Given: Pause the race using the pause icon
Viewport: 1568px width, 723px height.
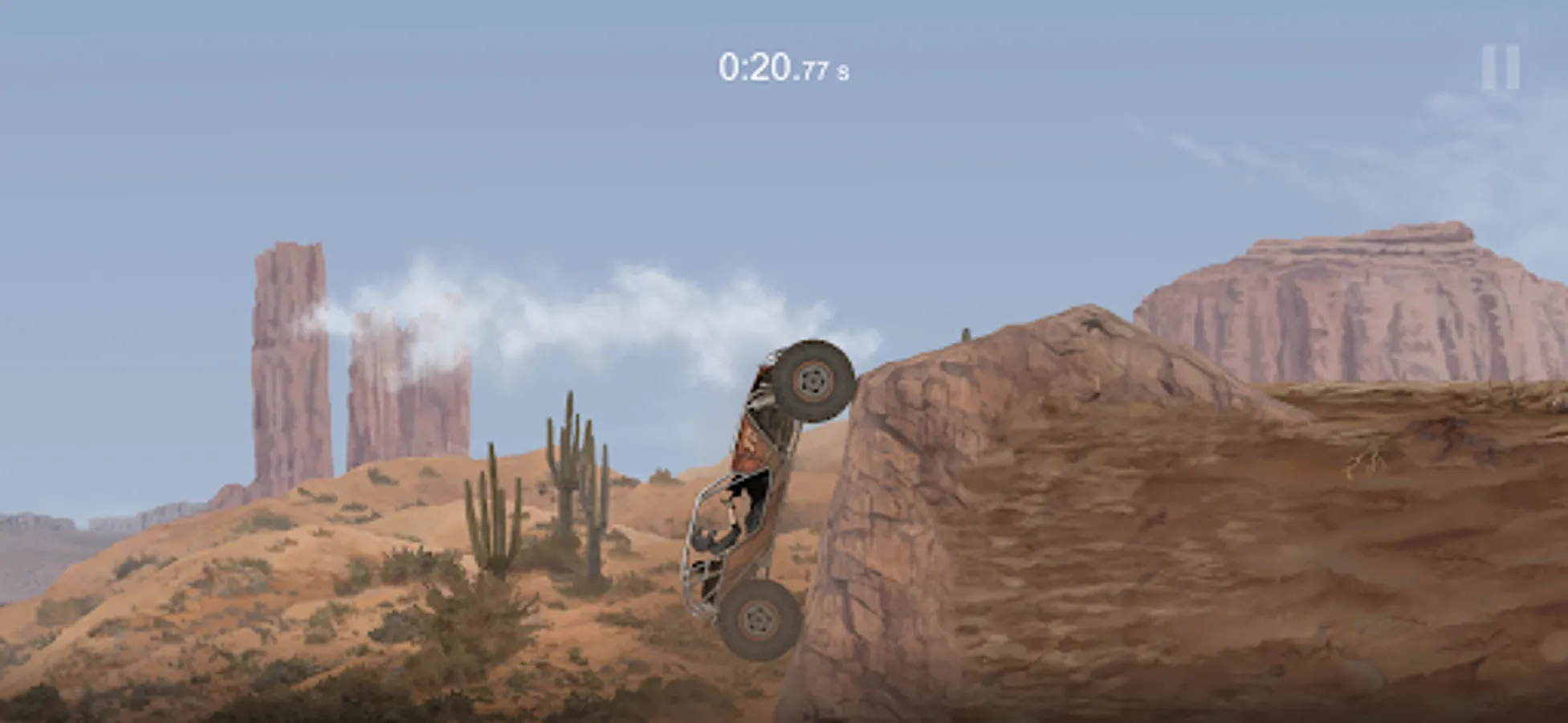Looking at the screenshot, I should [x=1501, y=68].
